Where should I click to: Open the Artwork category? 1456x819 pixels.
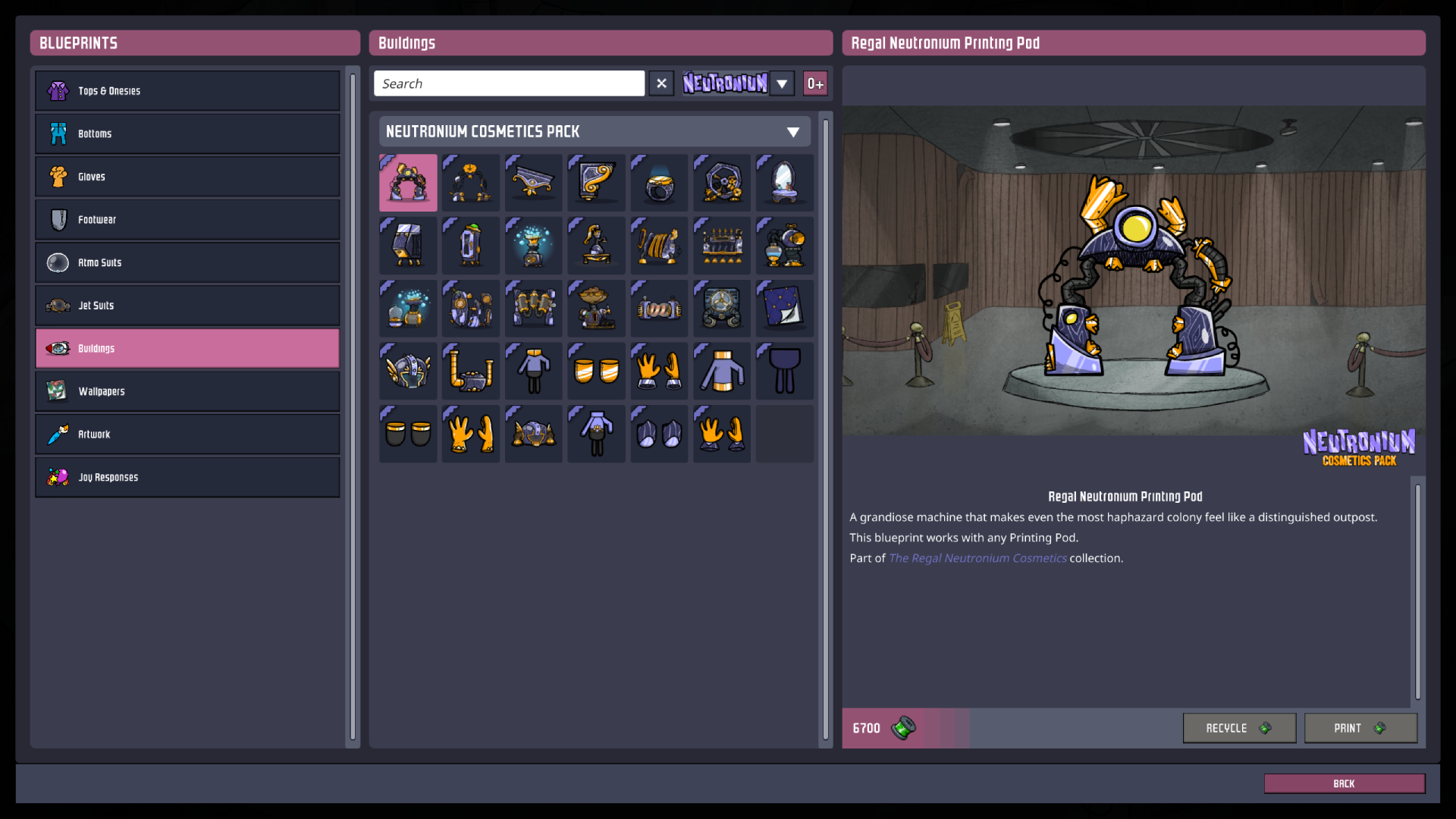(187, 434)
